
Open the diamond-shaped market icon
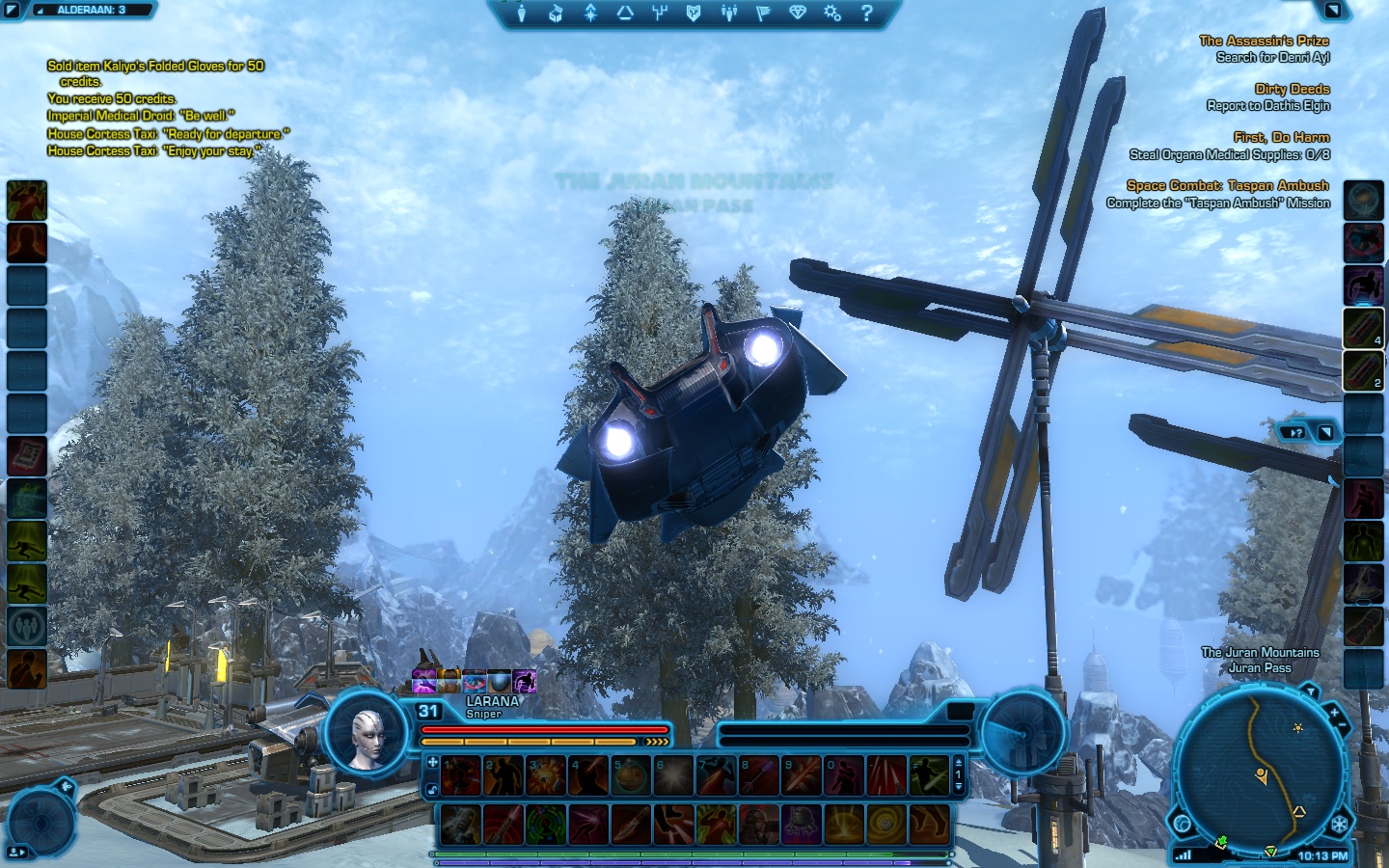(798, 13)
